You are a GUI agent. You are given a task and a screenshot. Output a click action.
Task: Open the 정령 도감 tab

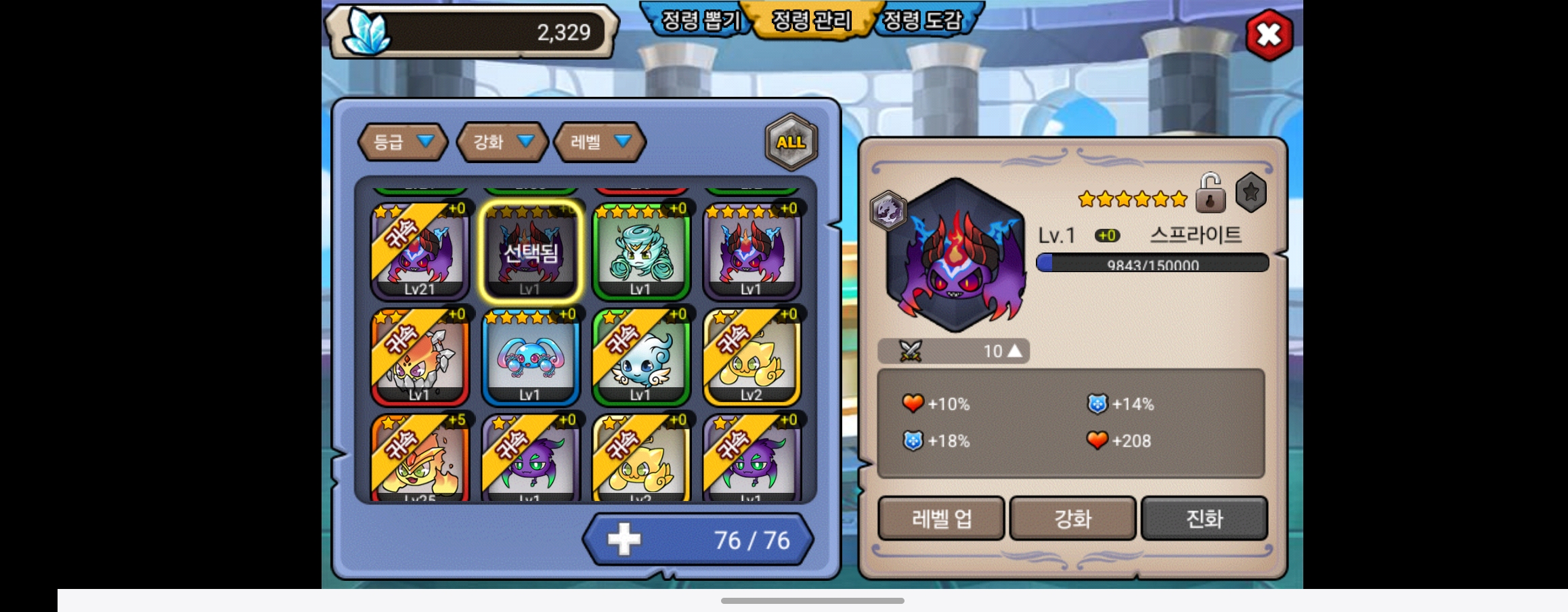click(922, 21)
